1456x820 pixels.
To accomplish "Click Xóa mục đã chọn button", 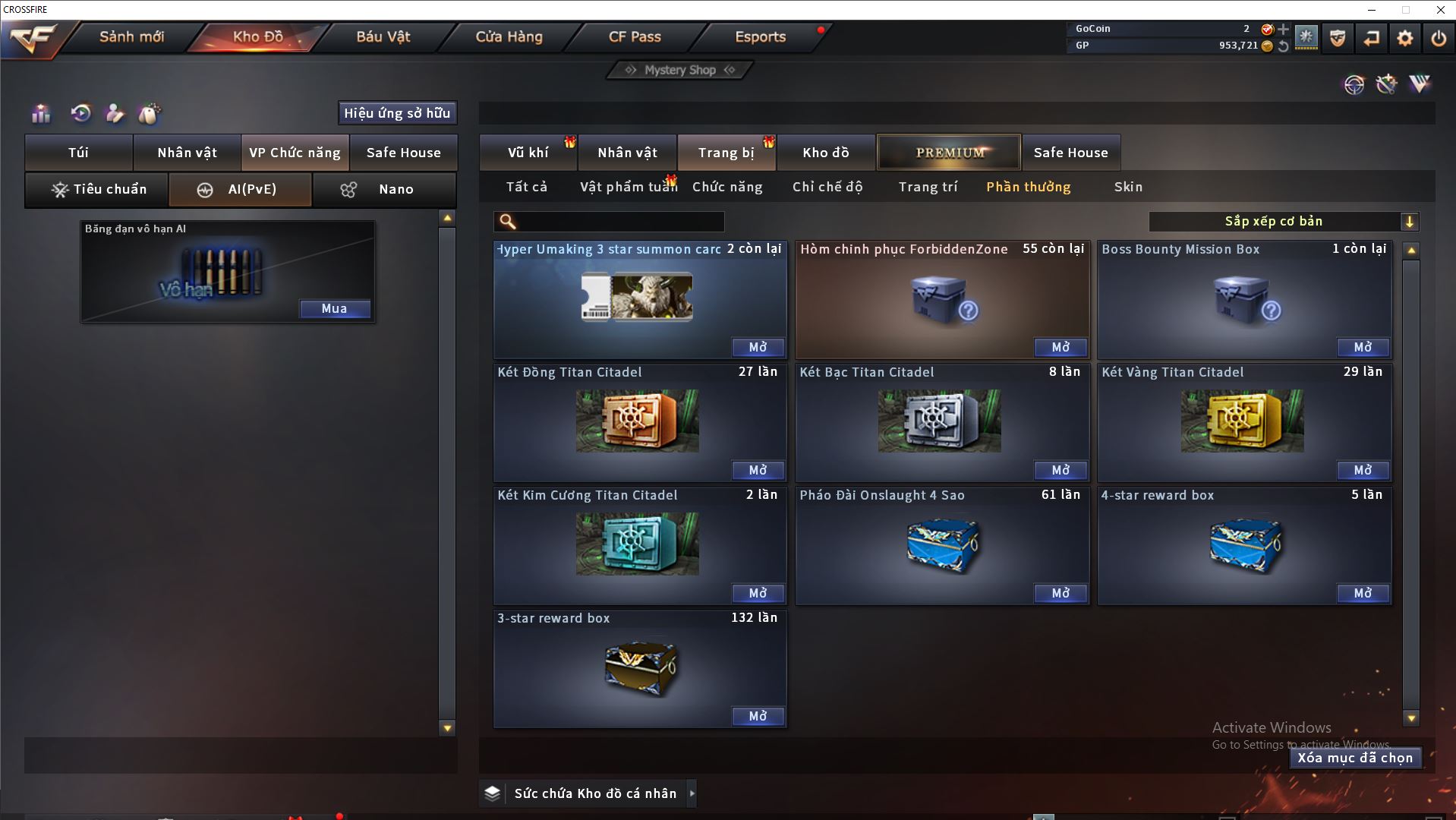I will coord(1355,758).
